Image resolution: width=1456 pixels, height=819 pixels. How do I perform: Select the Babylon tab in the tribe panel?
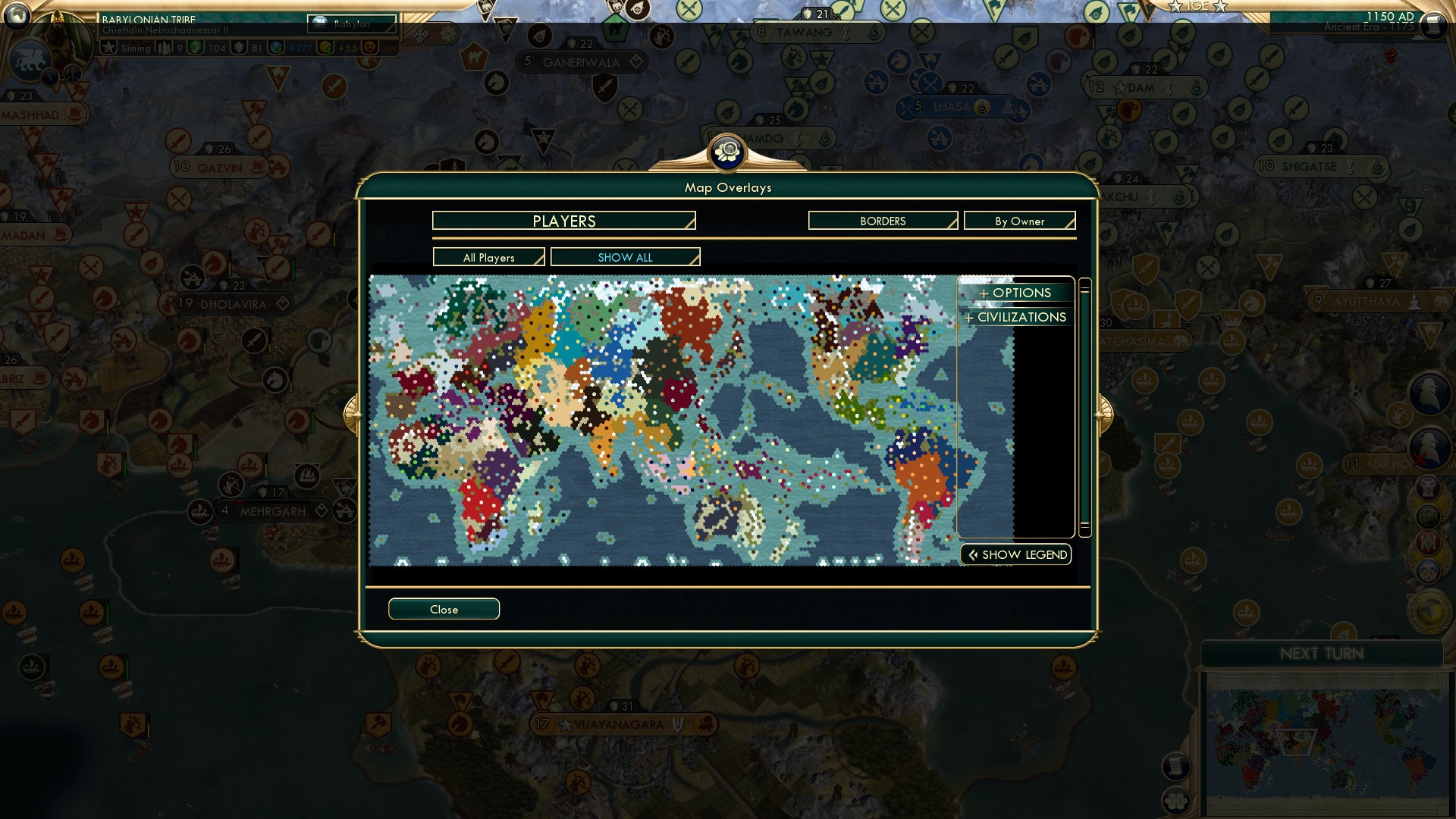coord(350,24)
